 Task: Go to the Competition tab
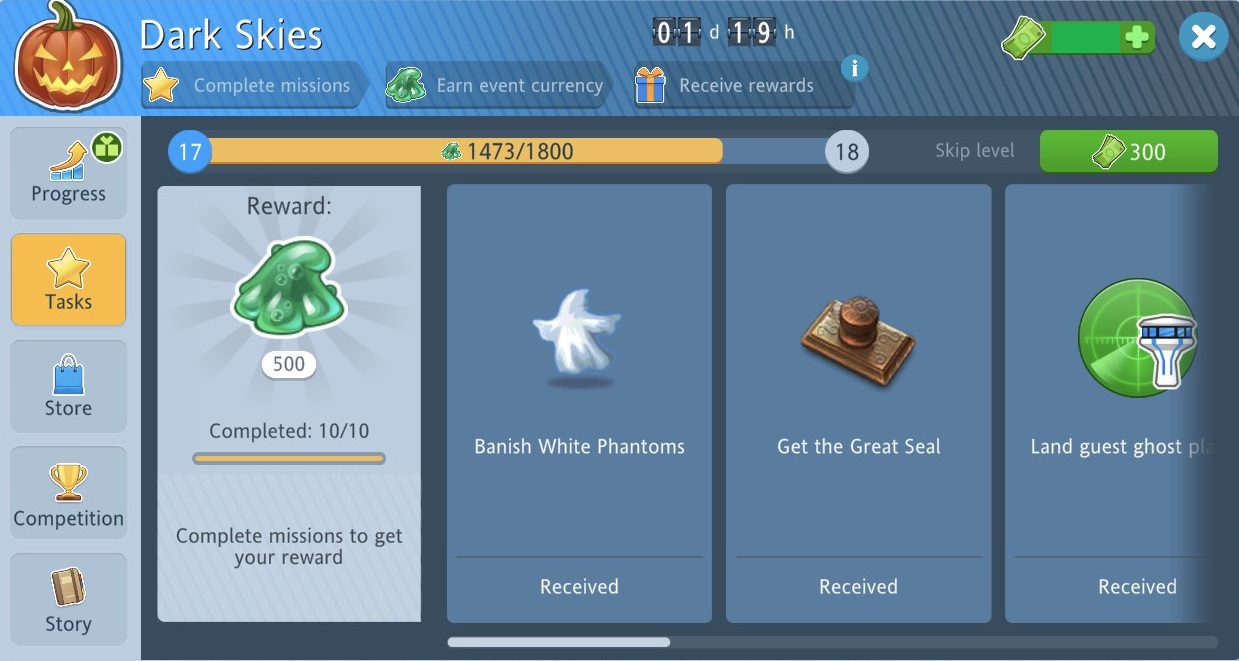[68, 493]
